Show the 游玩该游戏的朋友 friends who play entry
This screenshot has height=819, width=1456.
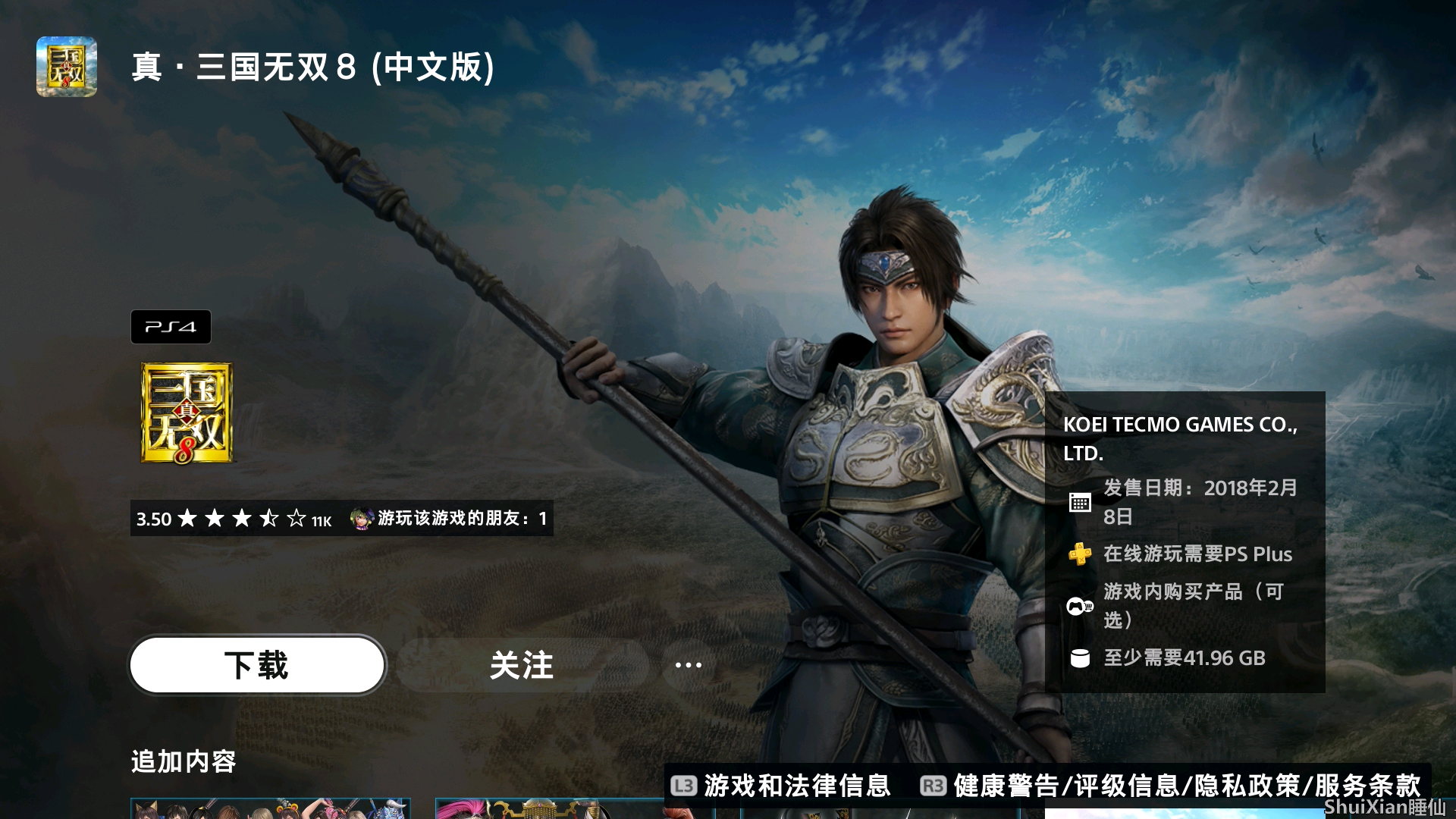point(449,519)
